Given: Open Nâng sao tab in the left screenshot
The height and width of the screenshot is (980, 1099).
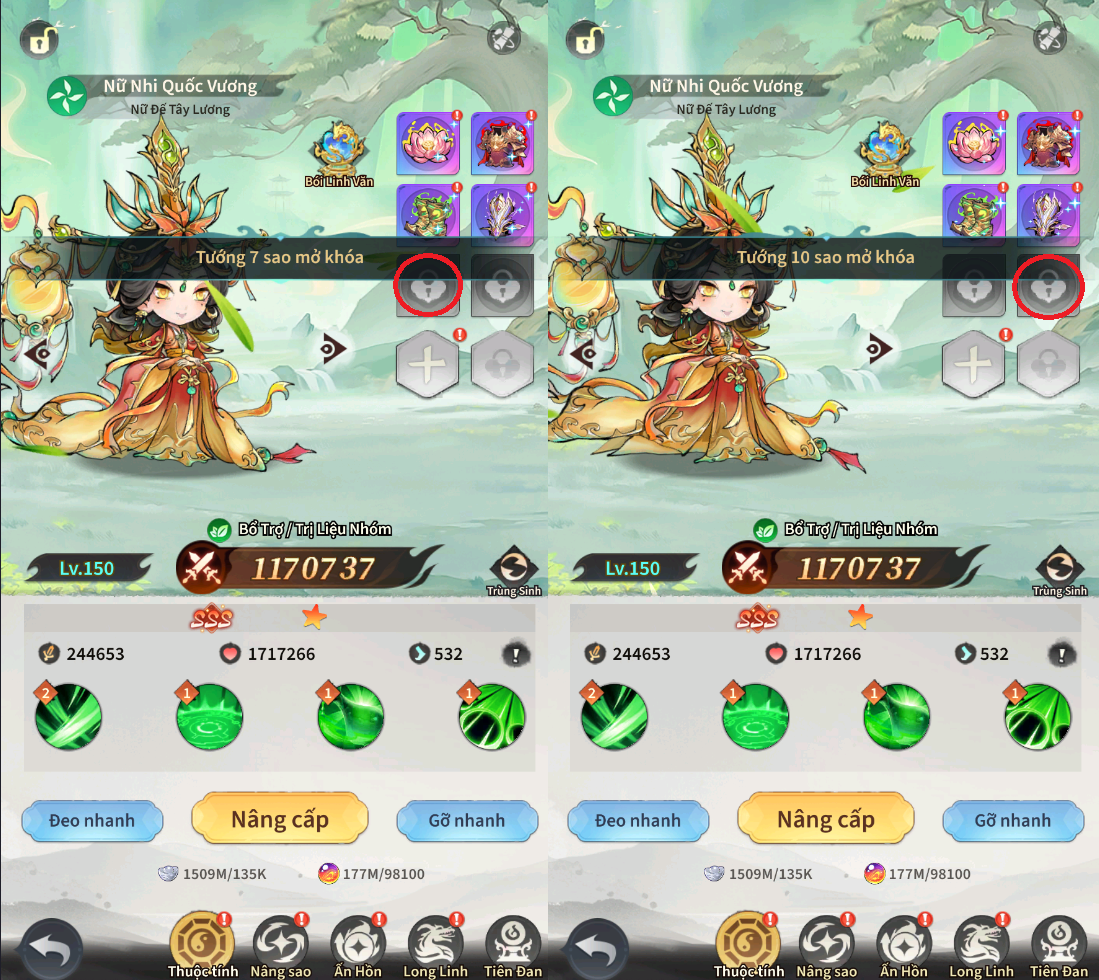Looking at the screenshot, I should [281, 947].
